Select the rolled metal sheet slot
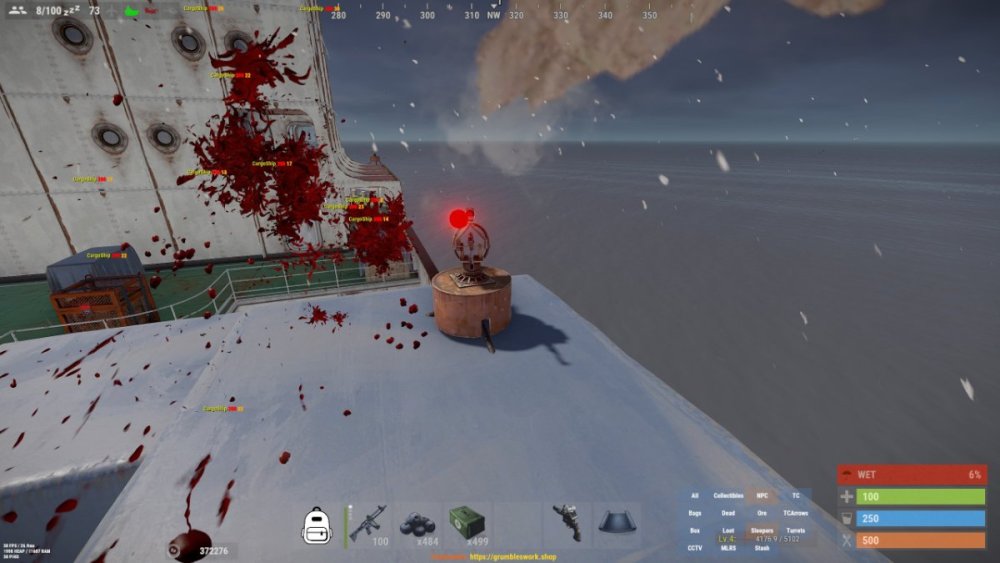 617,524
